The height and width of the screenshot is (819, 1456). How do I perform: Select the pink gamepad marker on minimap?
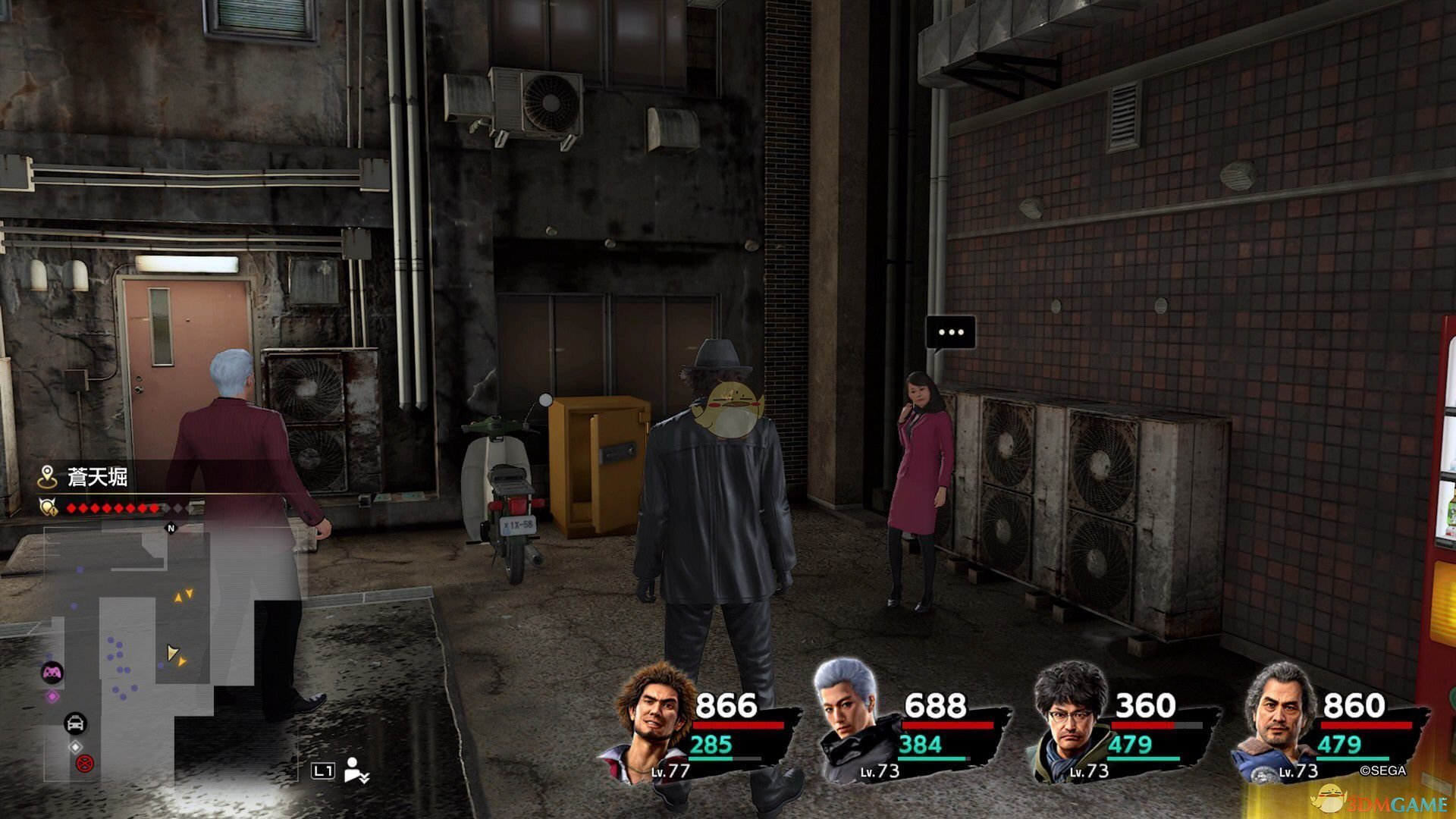(52, 672)
